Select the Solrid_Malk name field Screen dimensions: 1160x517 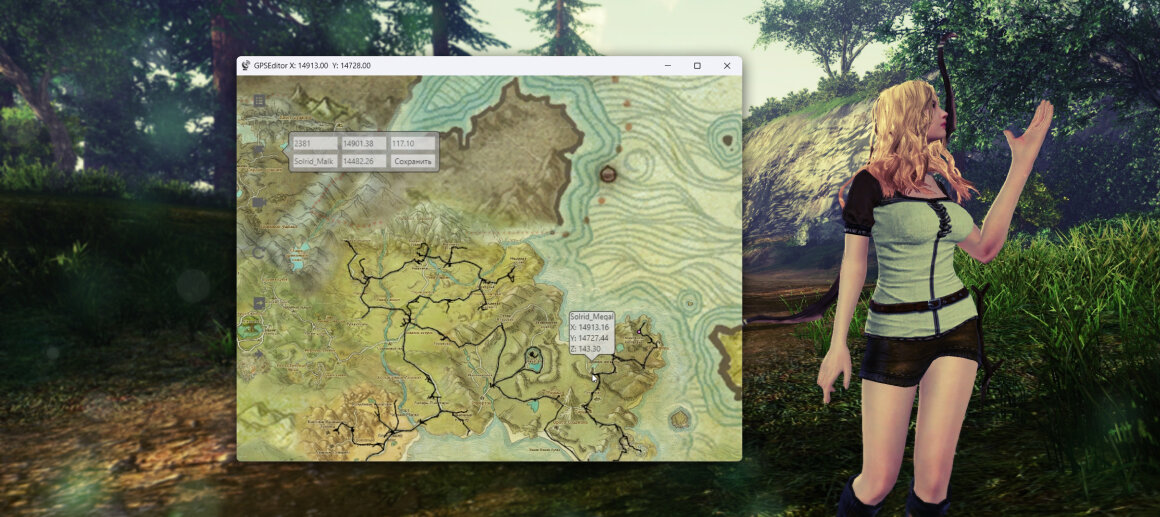tap(314, 161)
